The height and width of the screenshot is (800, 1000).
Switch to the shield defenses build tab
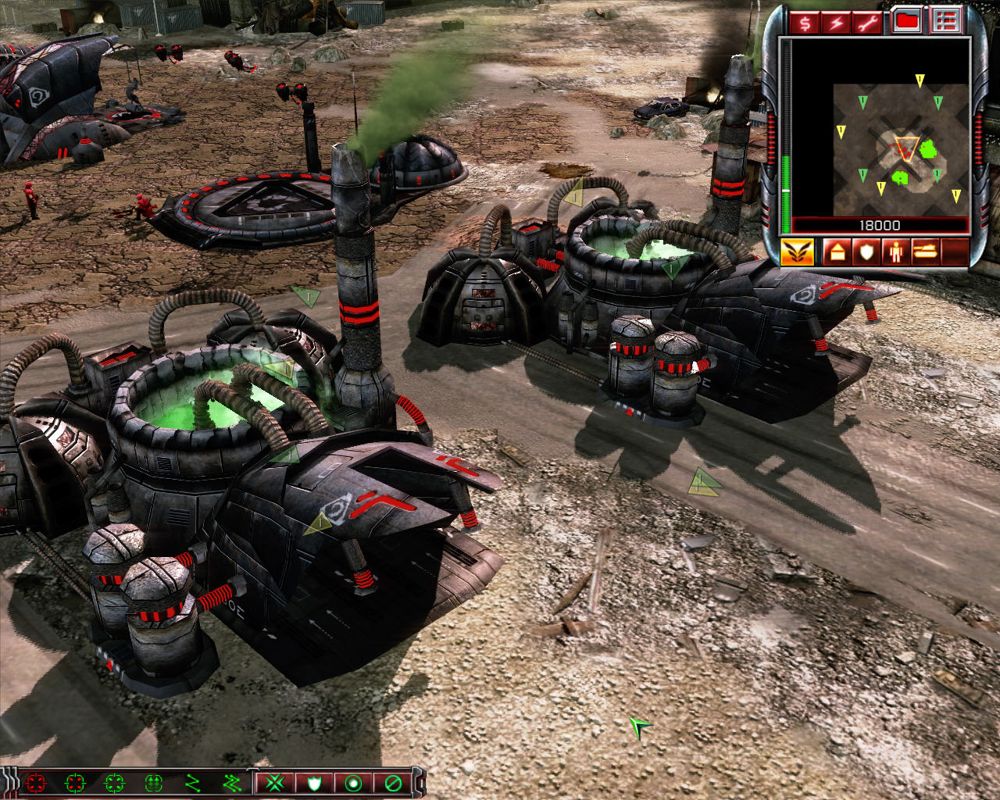pos(865,250)
